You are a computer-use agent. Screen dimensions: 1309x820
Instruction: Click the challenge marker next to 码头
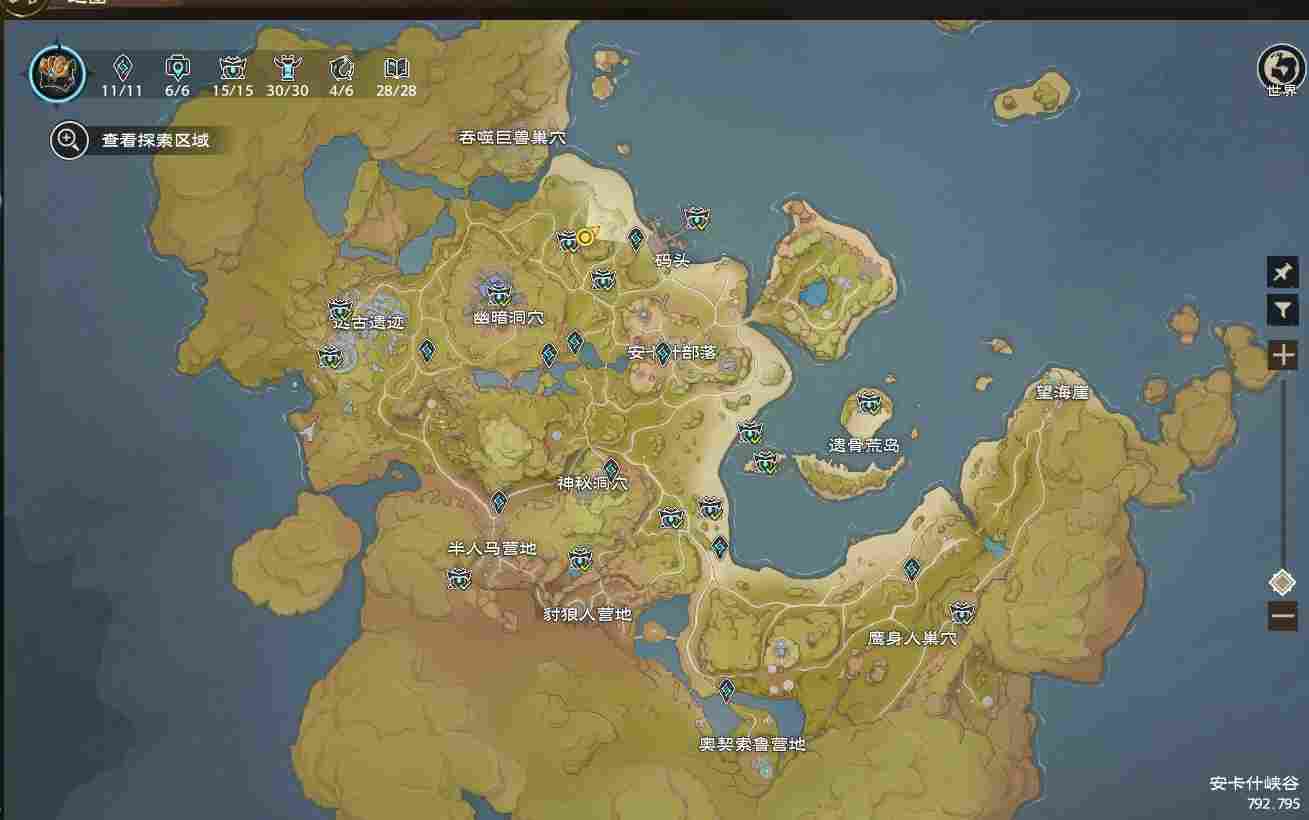(x=696, y=218)
